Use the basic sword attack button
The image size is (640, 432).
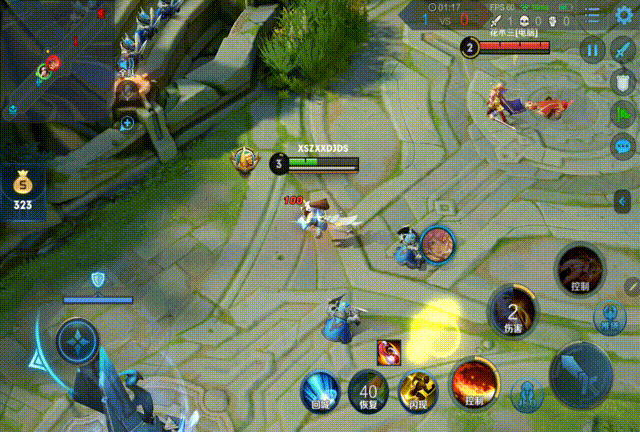[x=583, y=372]
